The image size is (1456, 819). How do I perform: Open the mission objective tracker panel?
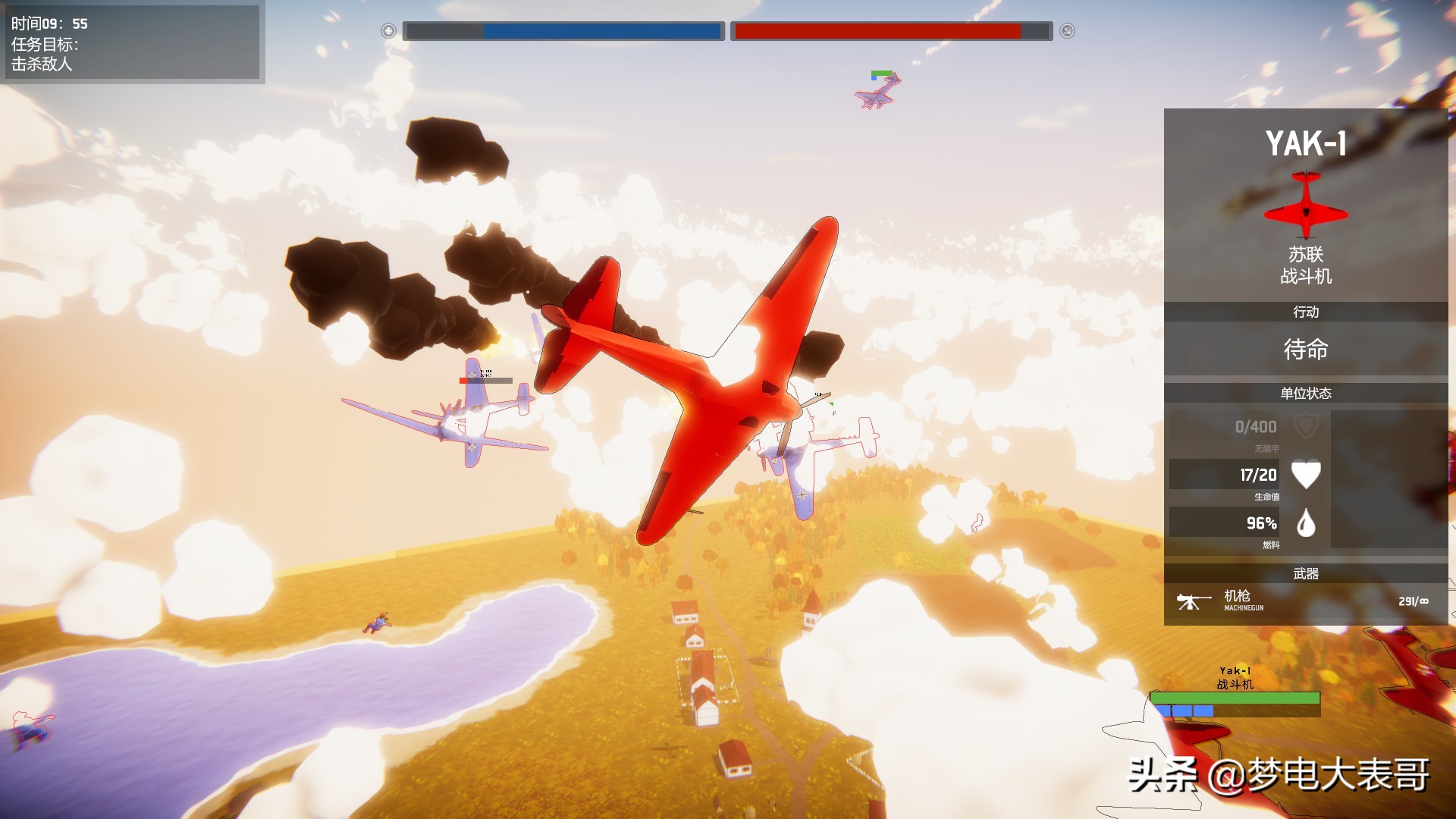[x=133, y=43]
